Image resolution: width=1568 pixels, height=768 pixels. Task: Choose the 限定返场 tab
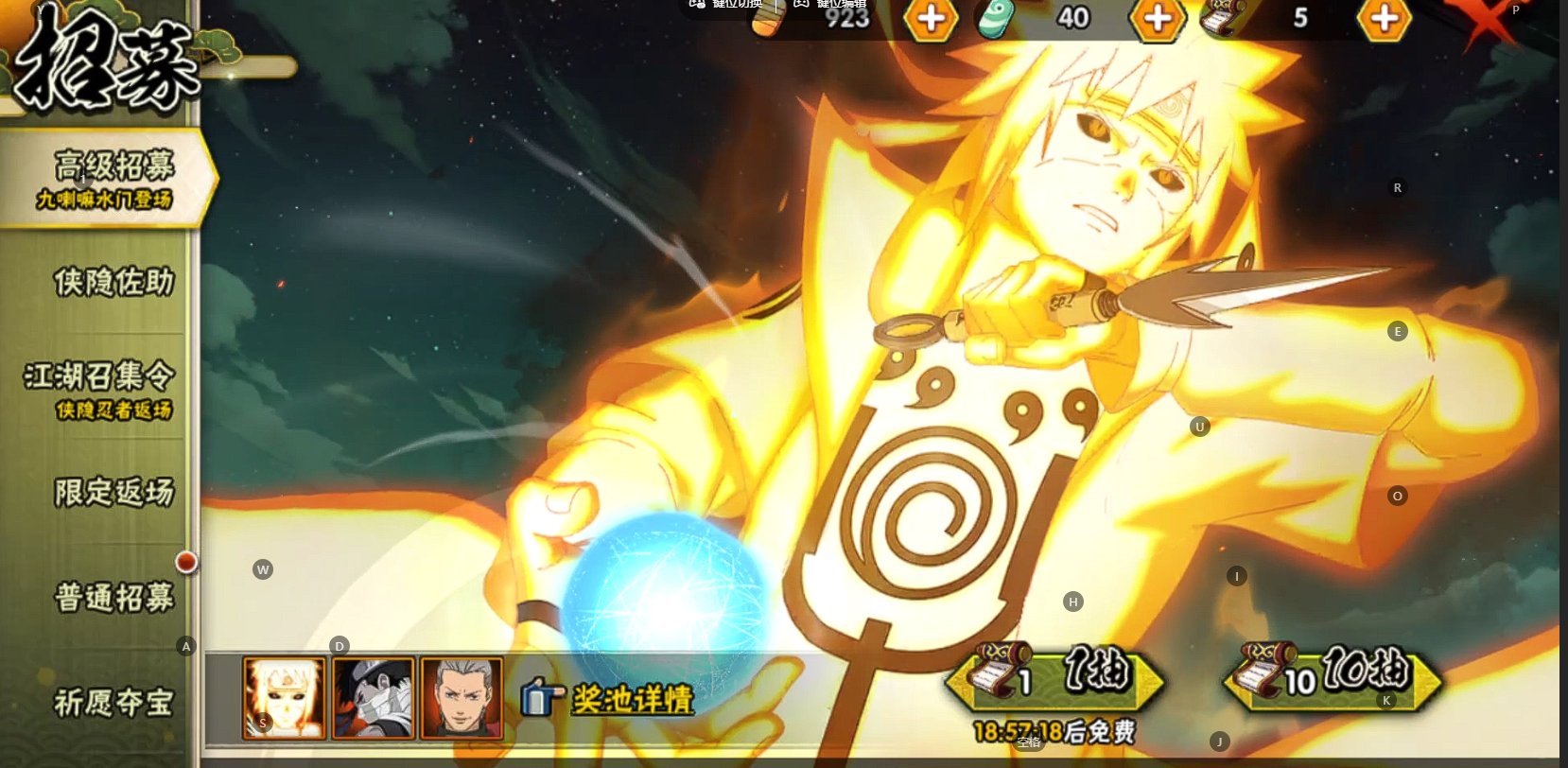click(113, 492)
